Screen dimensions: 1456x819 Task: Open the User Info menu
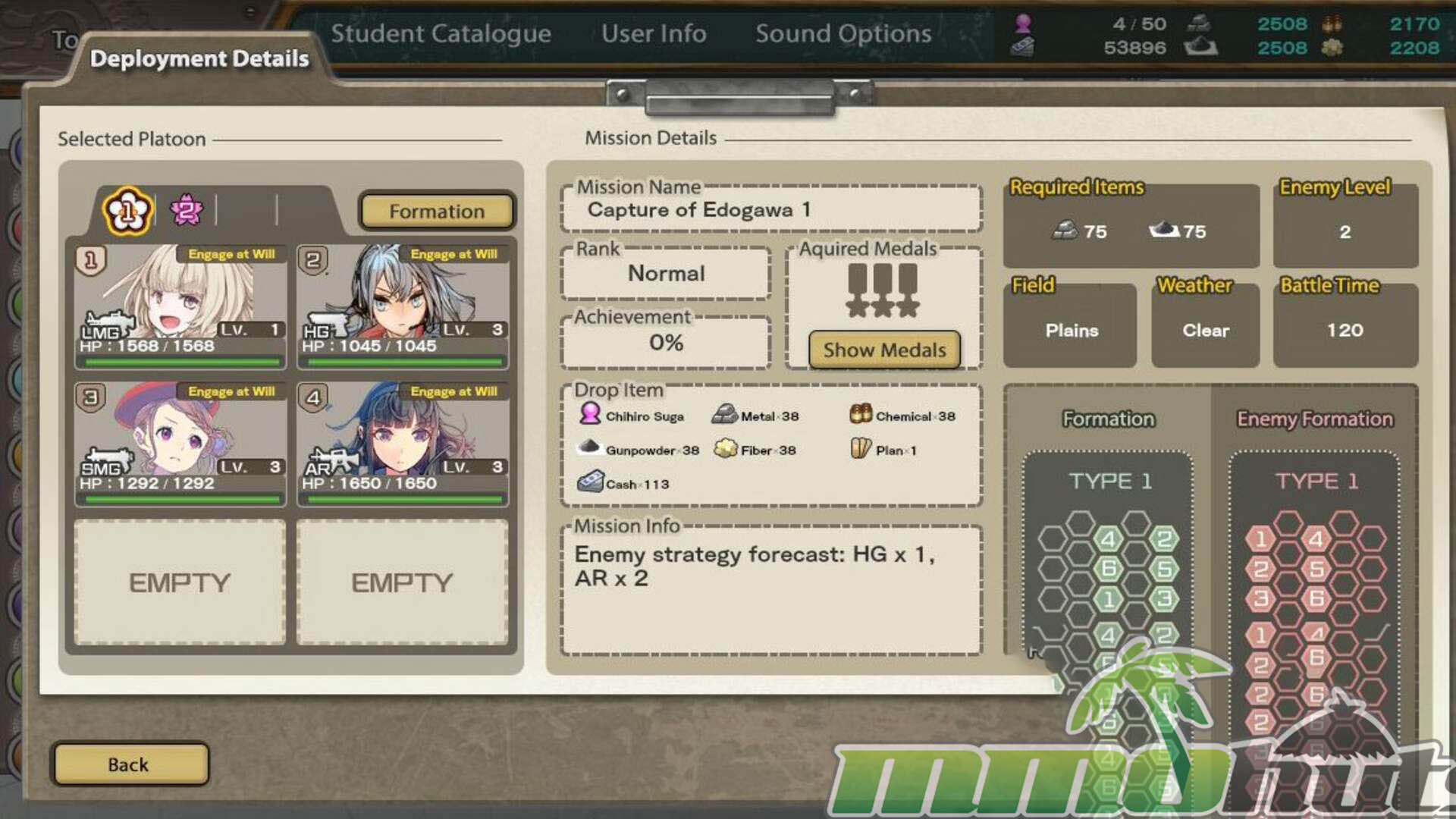click(654, 33)
